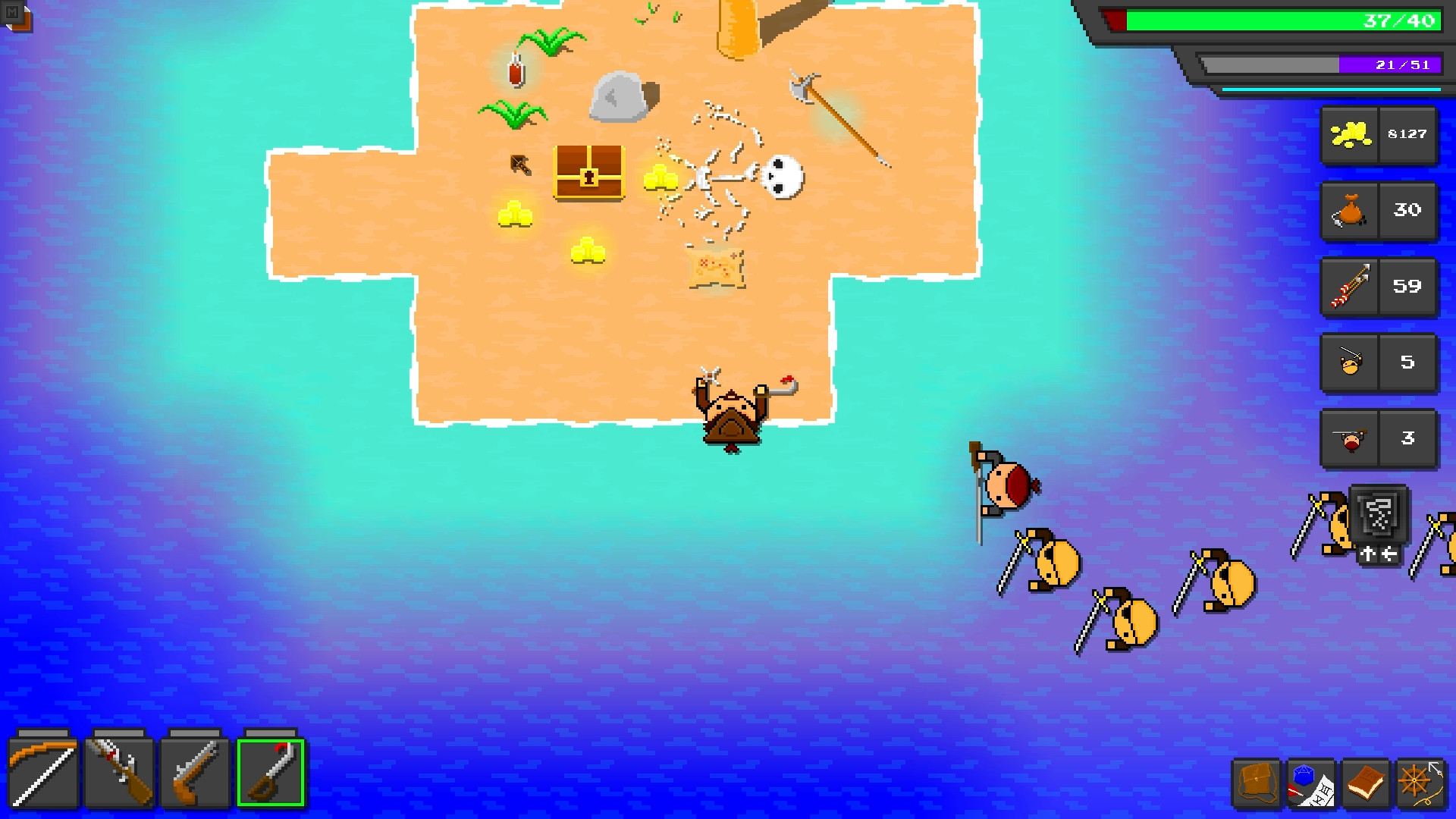Screen dimensions: 1456x819
Task: Open the treasure chest on the island
Action: pos(591,174)
